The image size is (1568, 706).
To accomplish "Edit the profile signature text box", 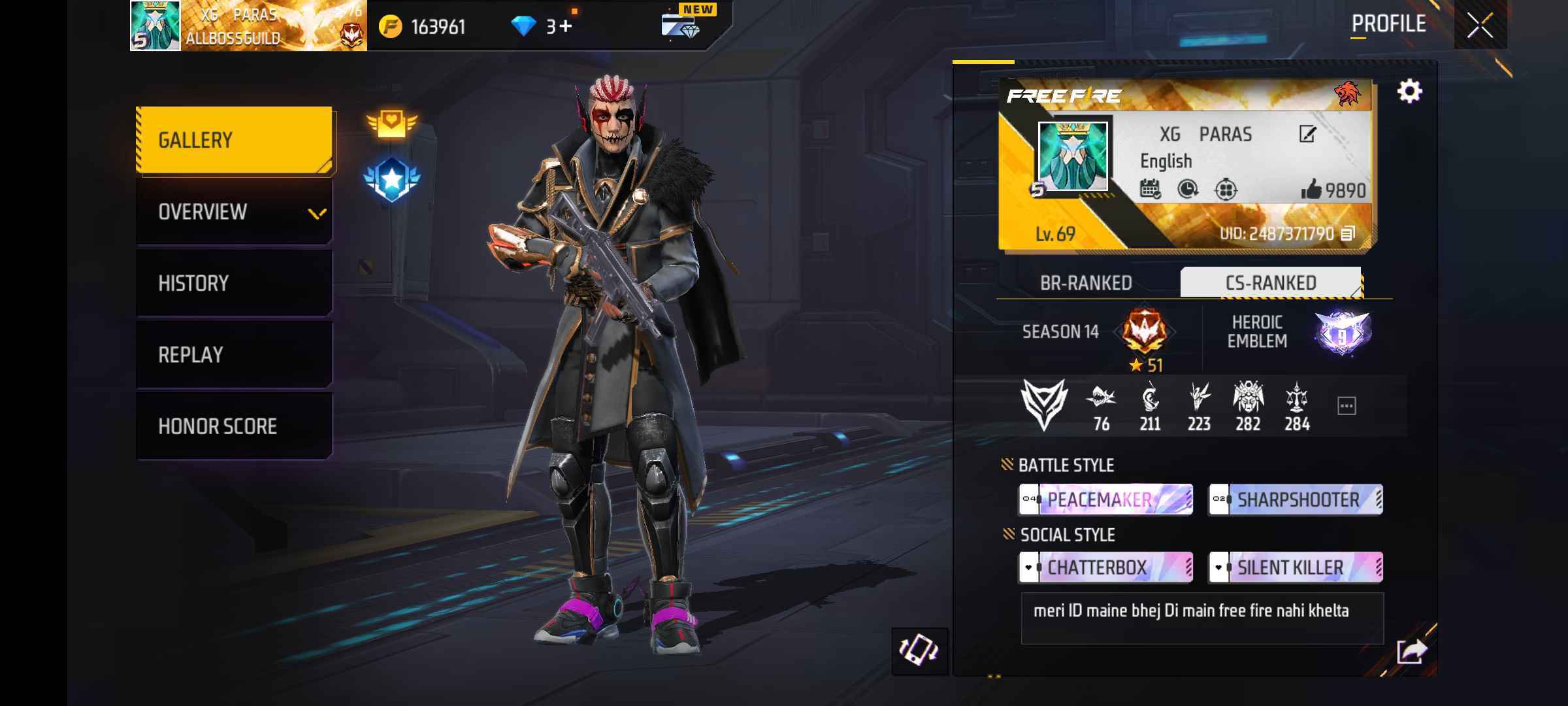I will [x=1201, y=618].
